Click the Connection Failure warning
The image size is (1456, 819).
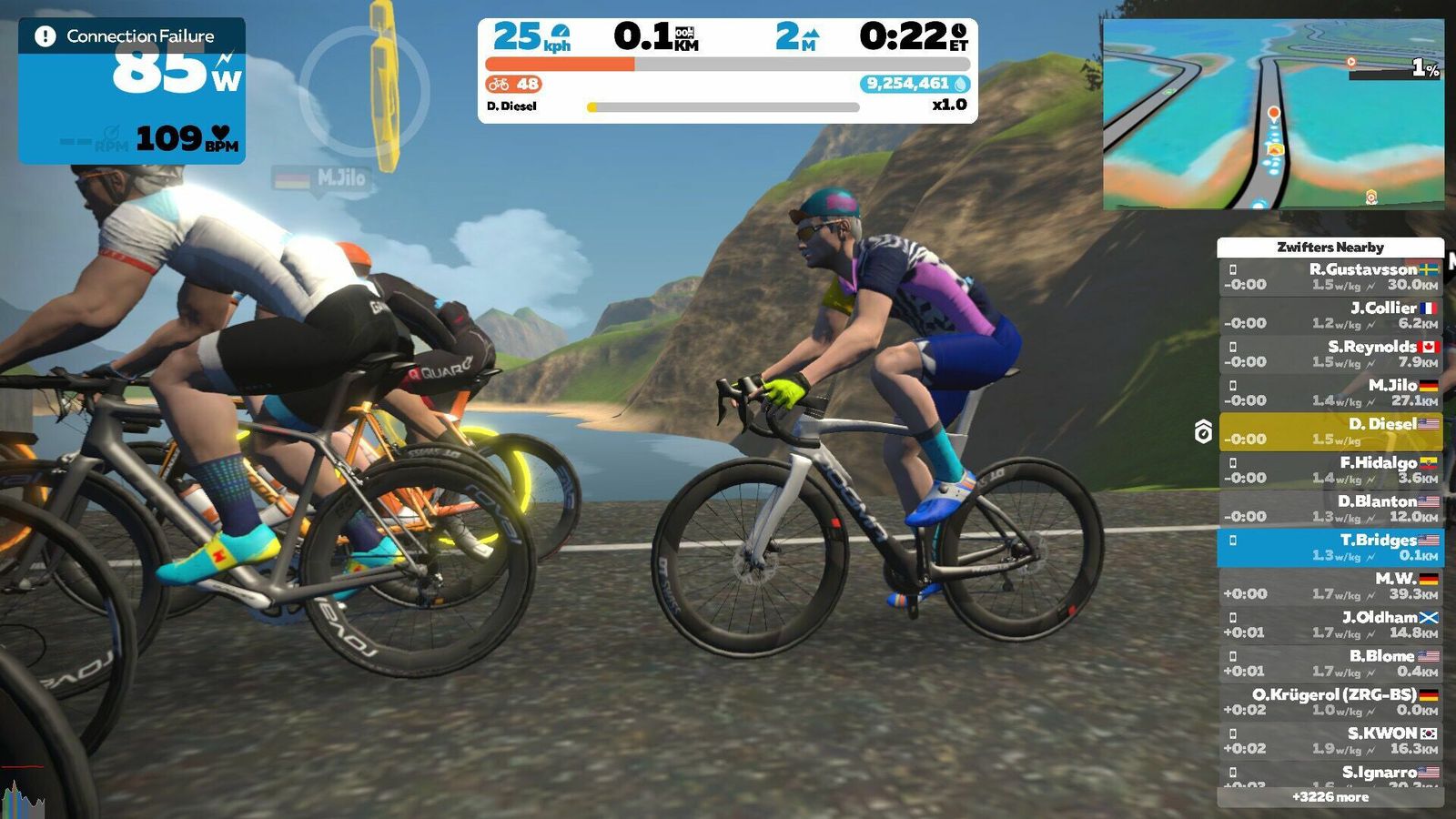(x=131, y=36)
